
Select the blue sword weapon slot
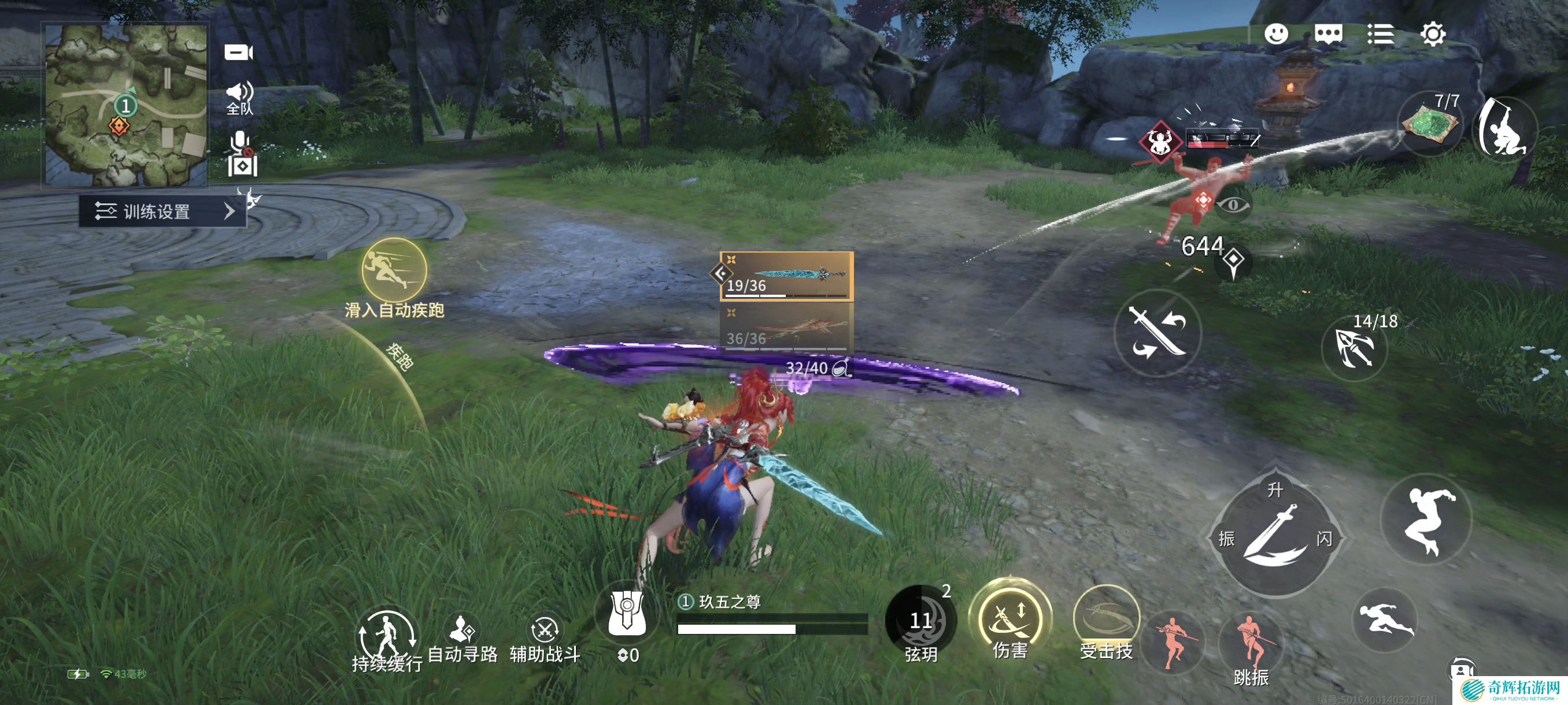point(786,276)
